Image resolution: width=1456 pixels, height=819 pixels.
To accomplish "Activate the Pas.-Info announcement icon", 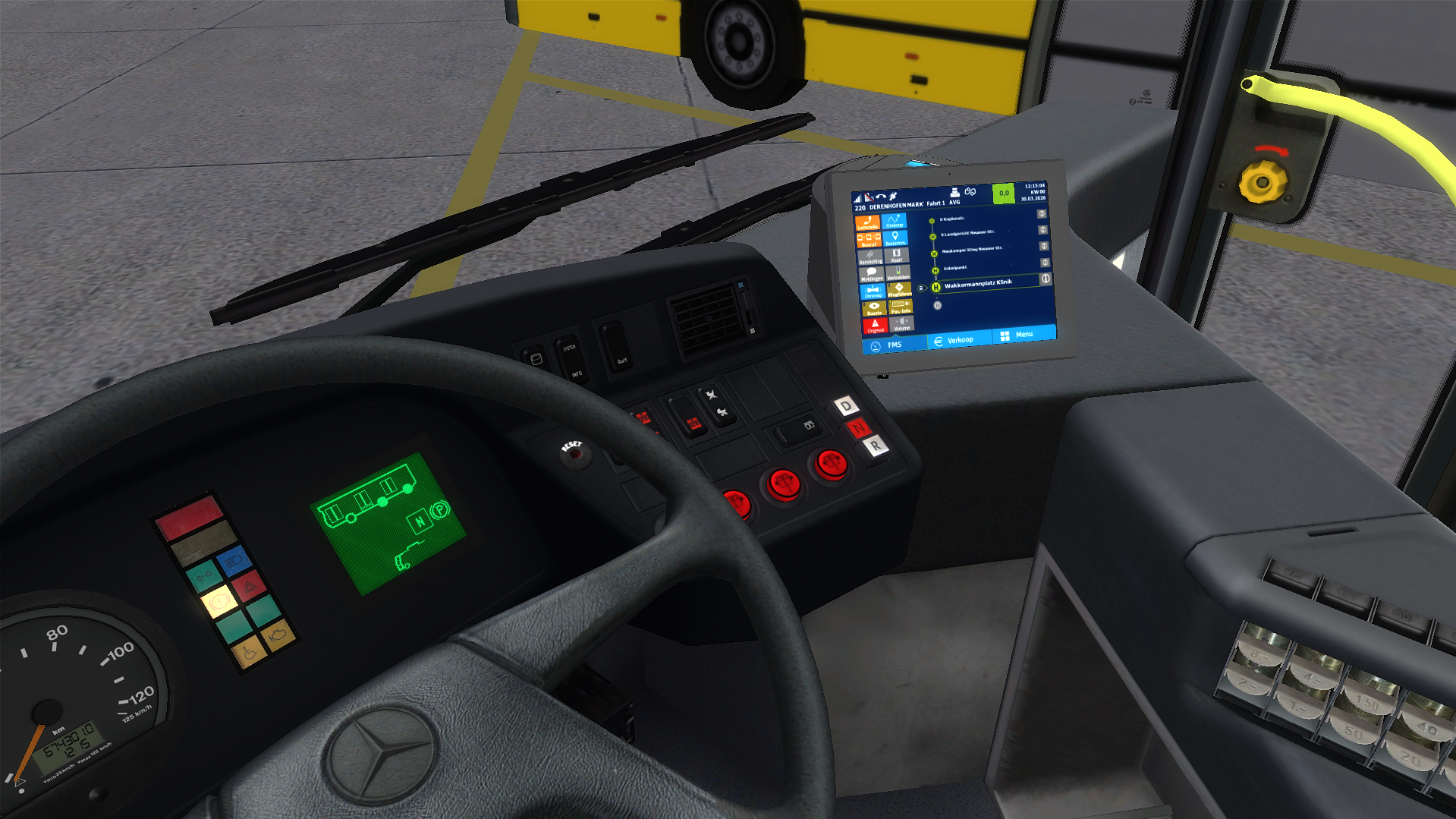I will [901, 307].
